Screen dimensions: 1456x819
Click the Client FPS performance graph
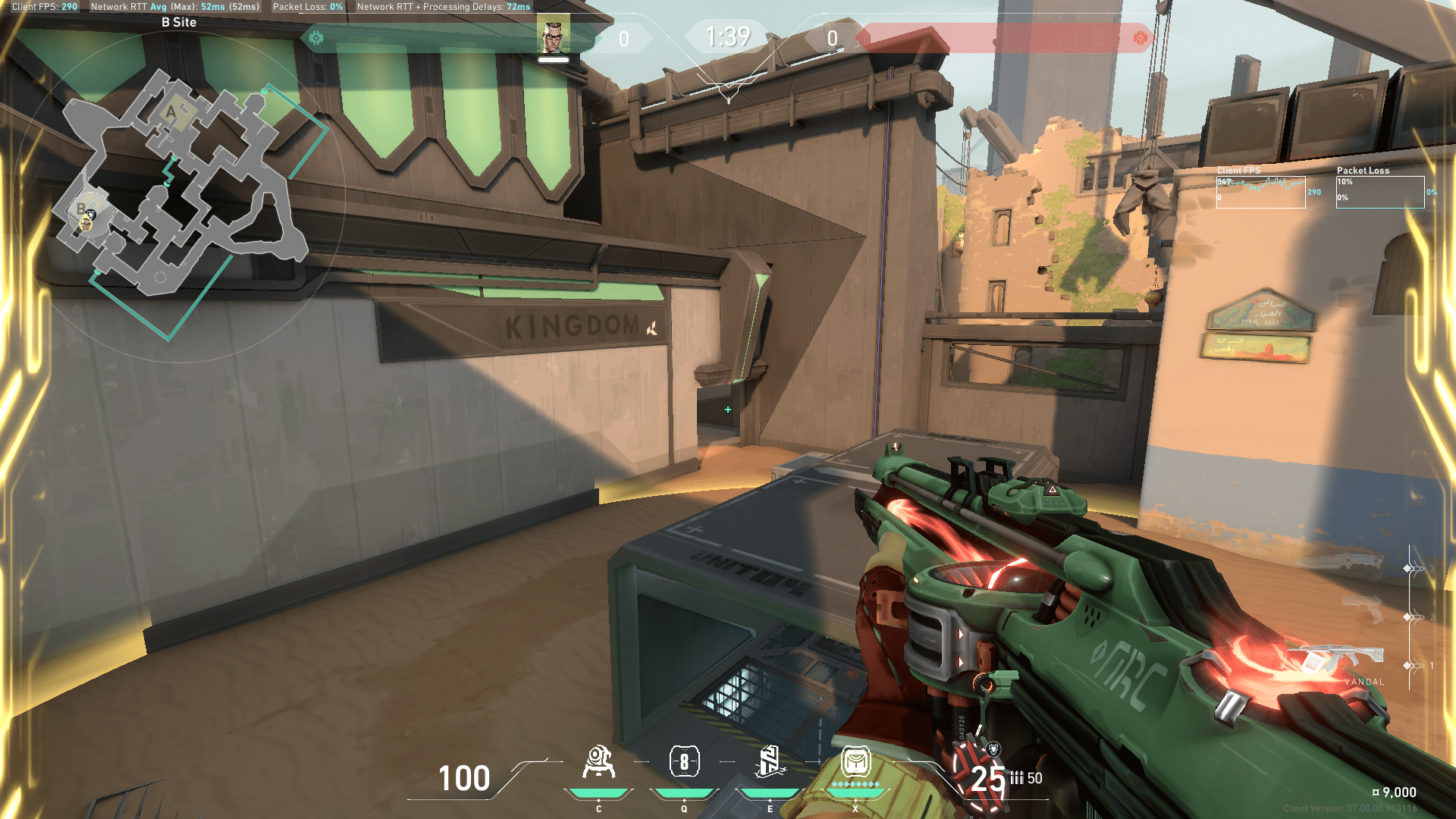1260,192
